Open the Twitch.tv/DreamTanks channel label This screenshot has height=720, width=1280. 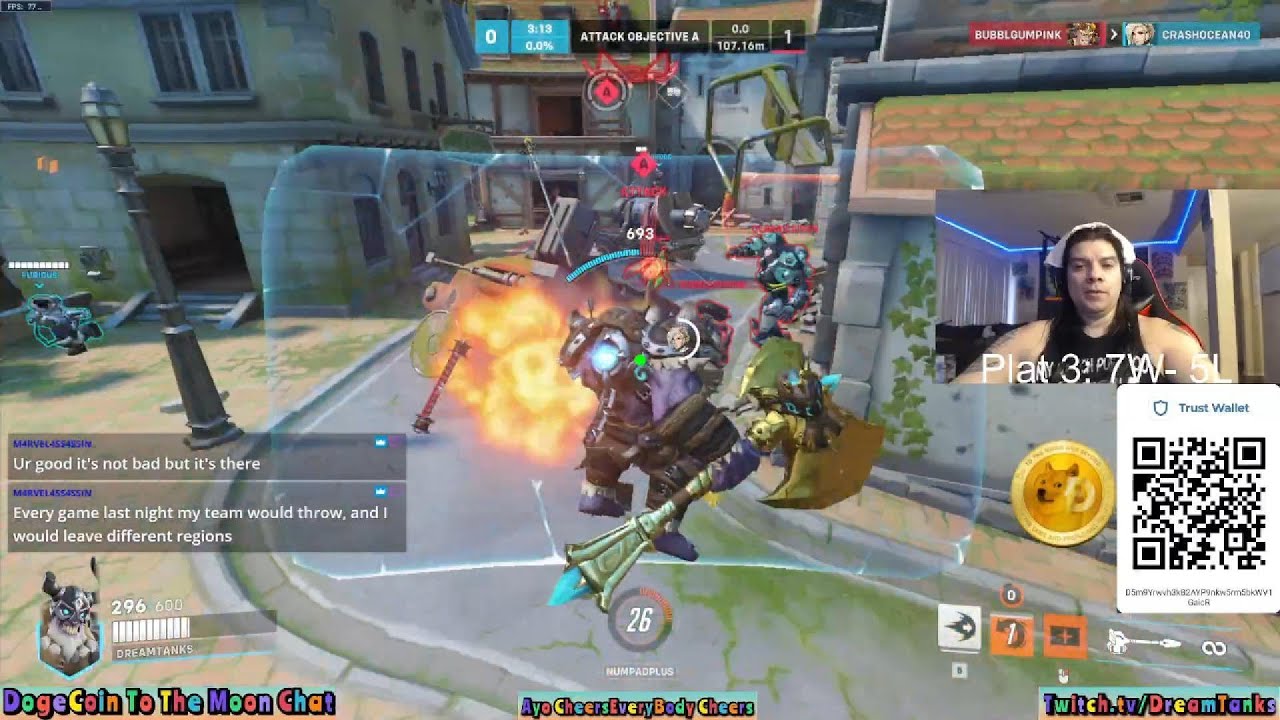coord(1158,705)
